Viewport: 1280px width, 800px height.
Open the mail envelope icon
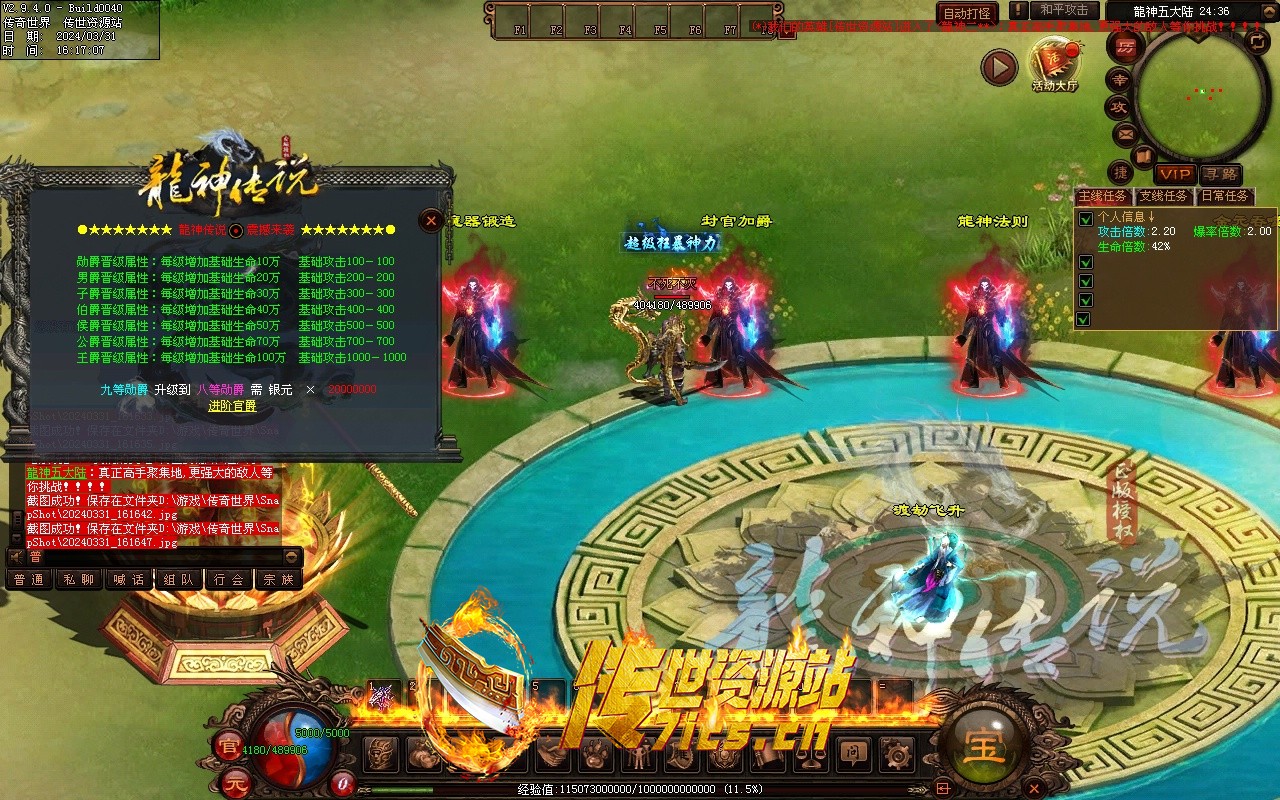pos(1126,133)
